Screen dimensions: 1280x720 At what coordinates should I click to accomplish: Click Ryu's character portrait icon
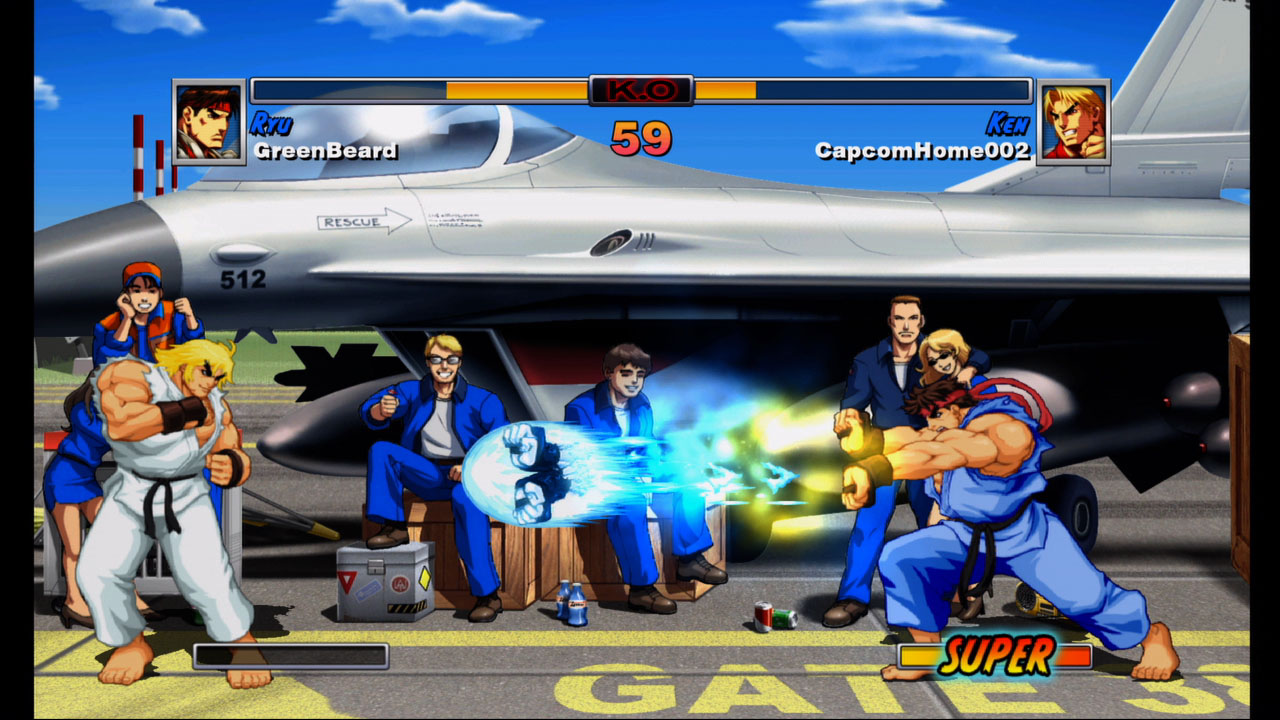tap(207, 122)
